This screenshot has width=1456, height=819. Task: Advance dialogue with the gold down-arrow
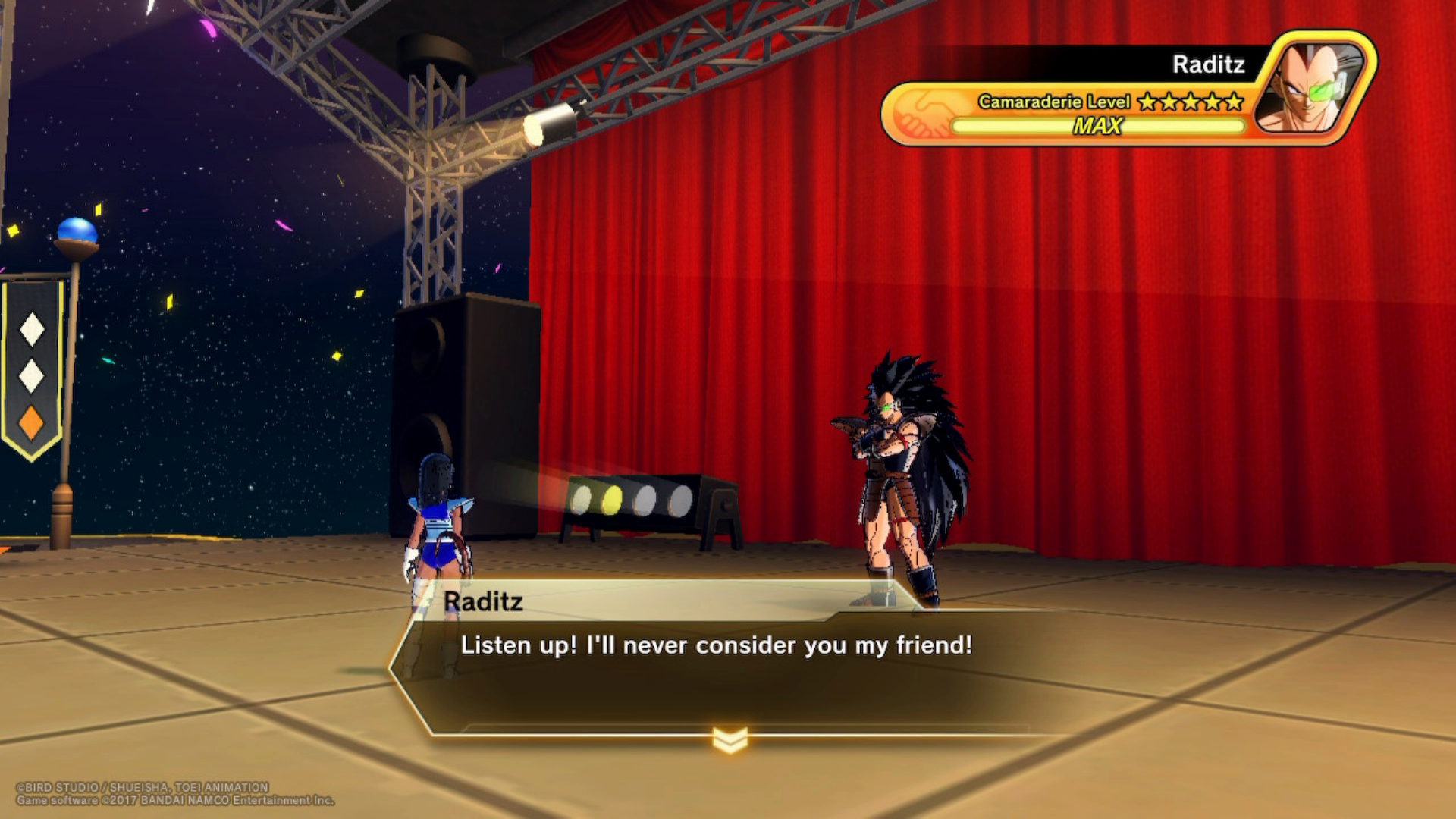[730, 739]
